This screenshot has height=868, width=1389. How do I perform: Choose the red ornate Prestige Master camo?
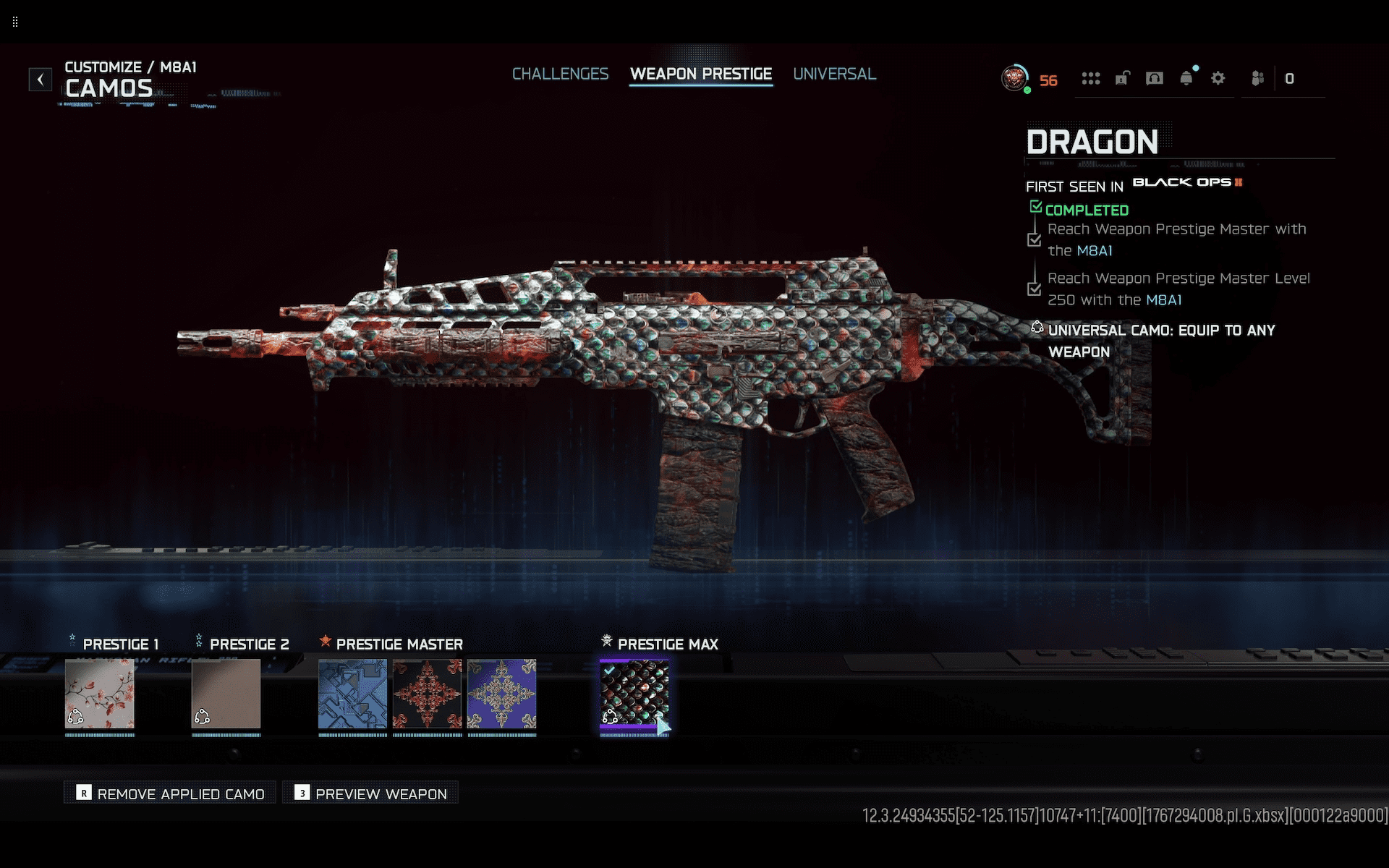(x=428, y=693)
